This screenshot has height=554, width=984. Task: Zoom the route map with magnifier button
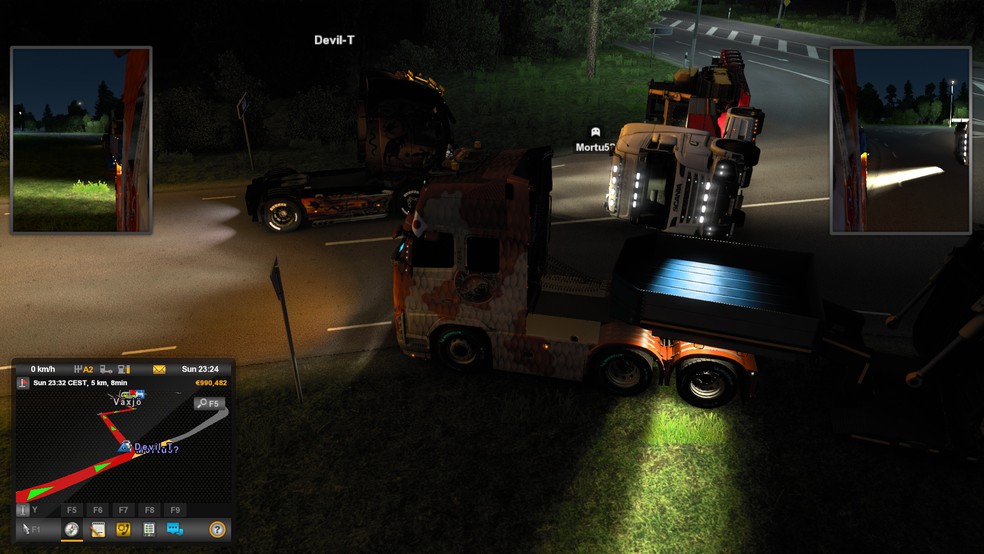[209, 403]
